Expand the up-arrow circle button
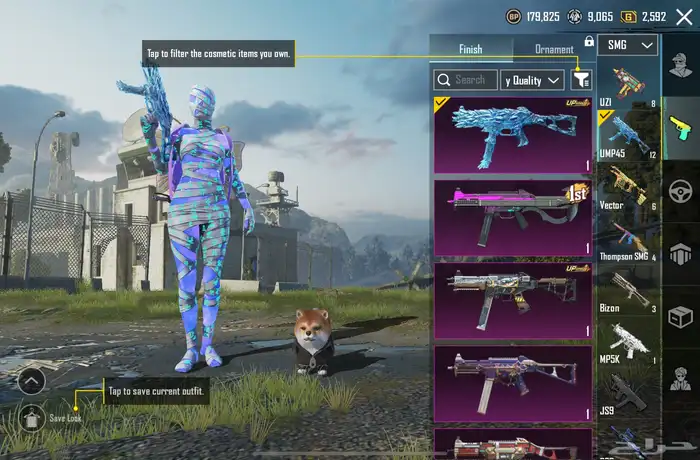The width and height of the screenshot is (700, 460). click(x=32, y=380)
